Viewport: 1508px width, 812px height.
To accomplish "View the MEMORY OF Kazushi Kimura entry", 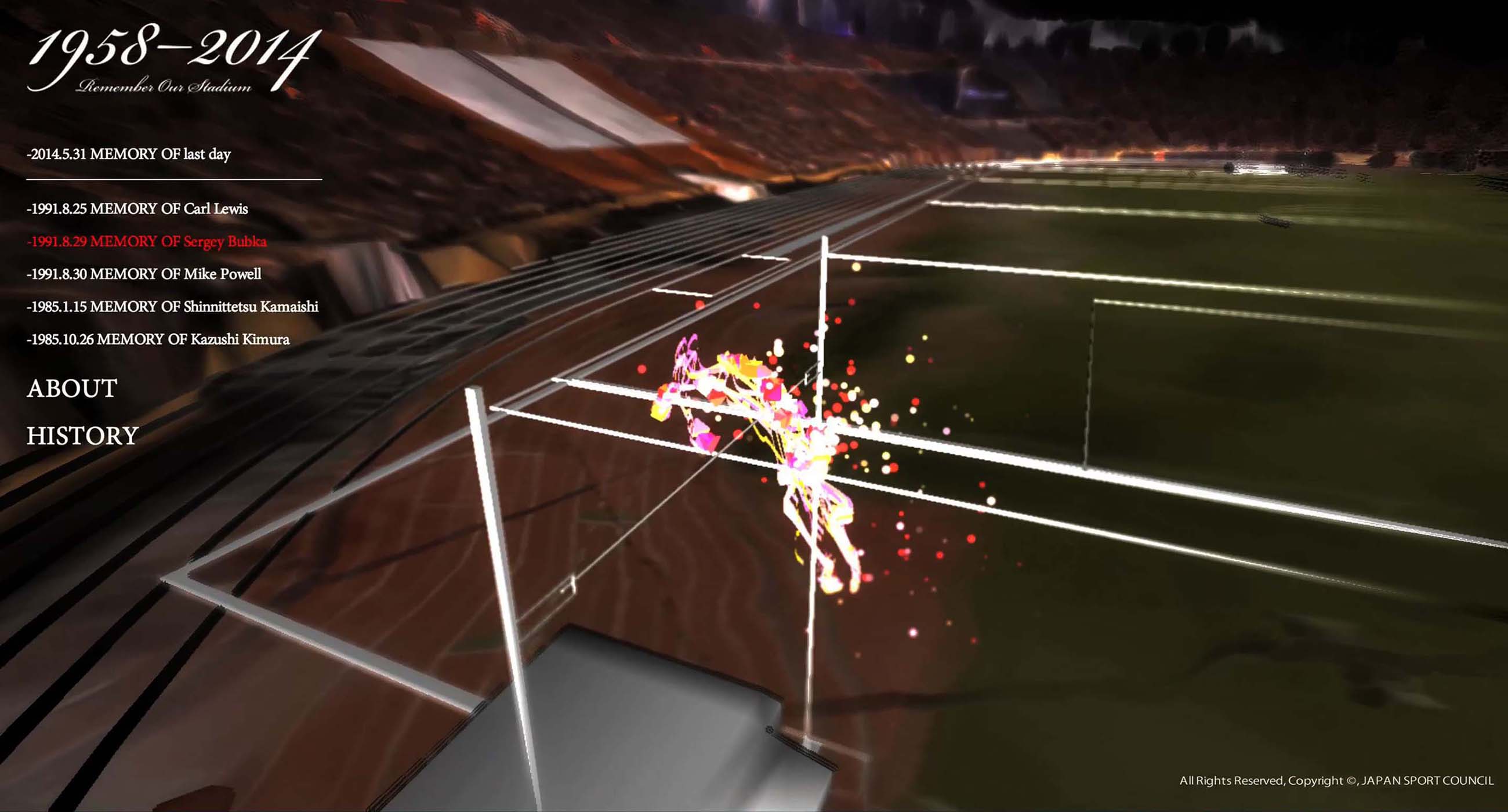I will [158, 339].
